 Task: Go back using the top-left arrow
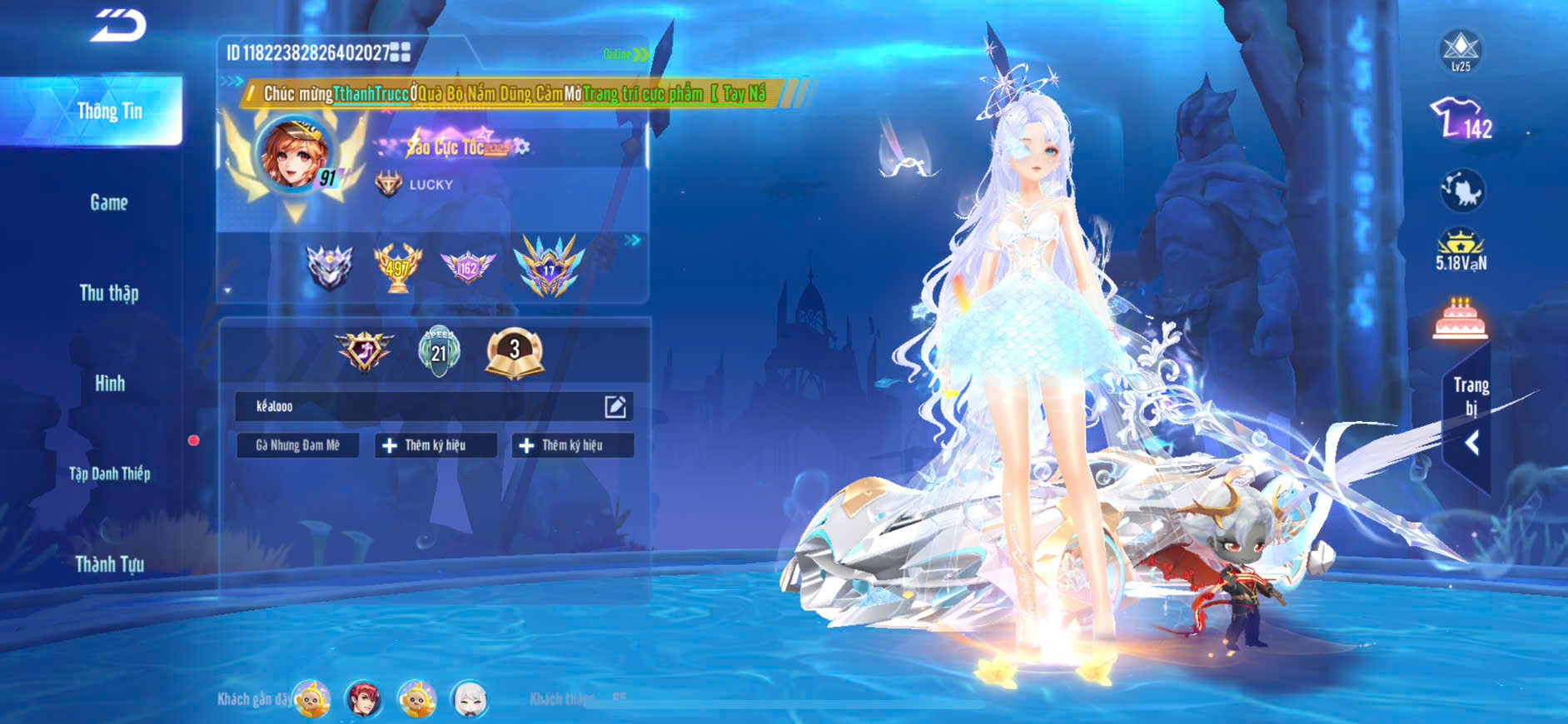click(x=117, y=25)
